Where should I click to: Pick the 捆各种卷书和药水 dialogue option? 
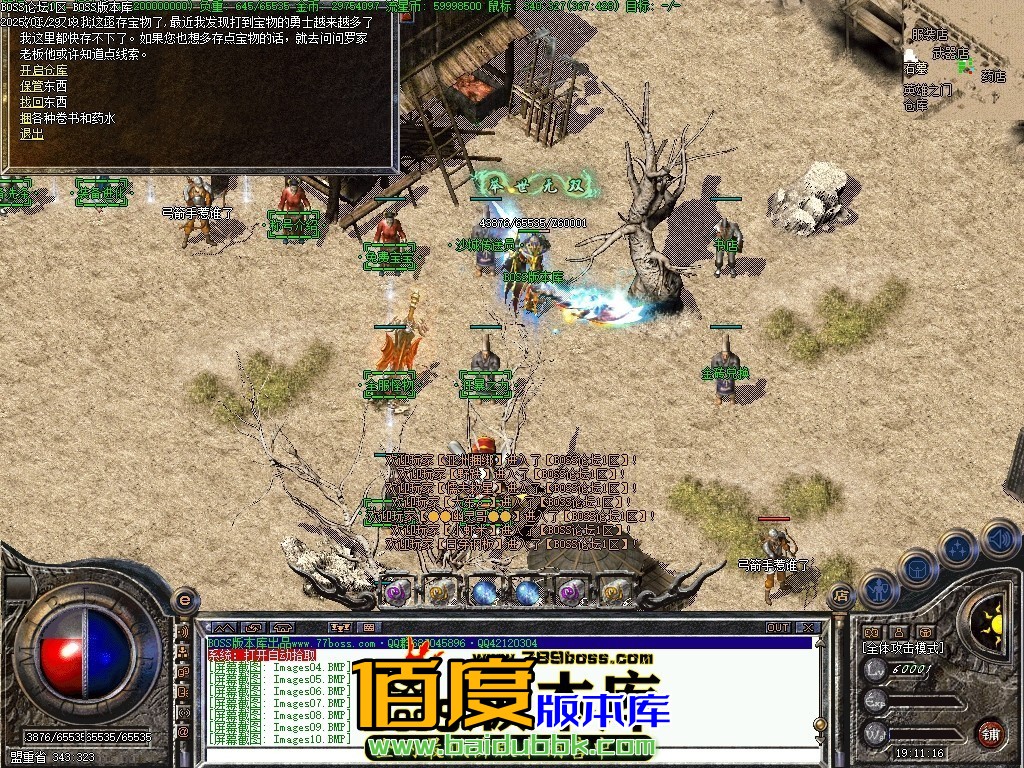pos(68,118)
